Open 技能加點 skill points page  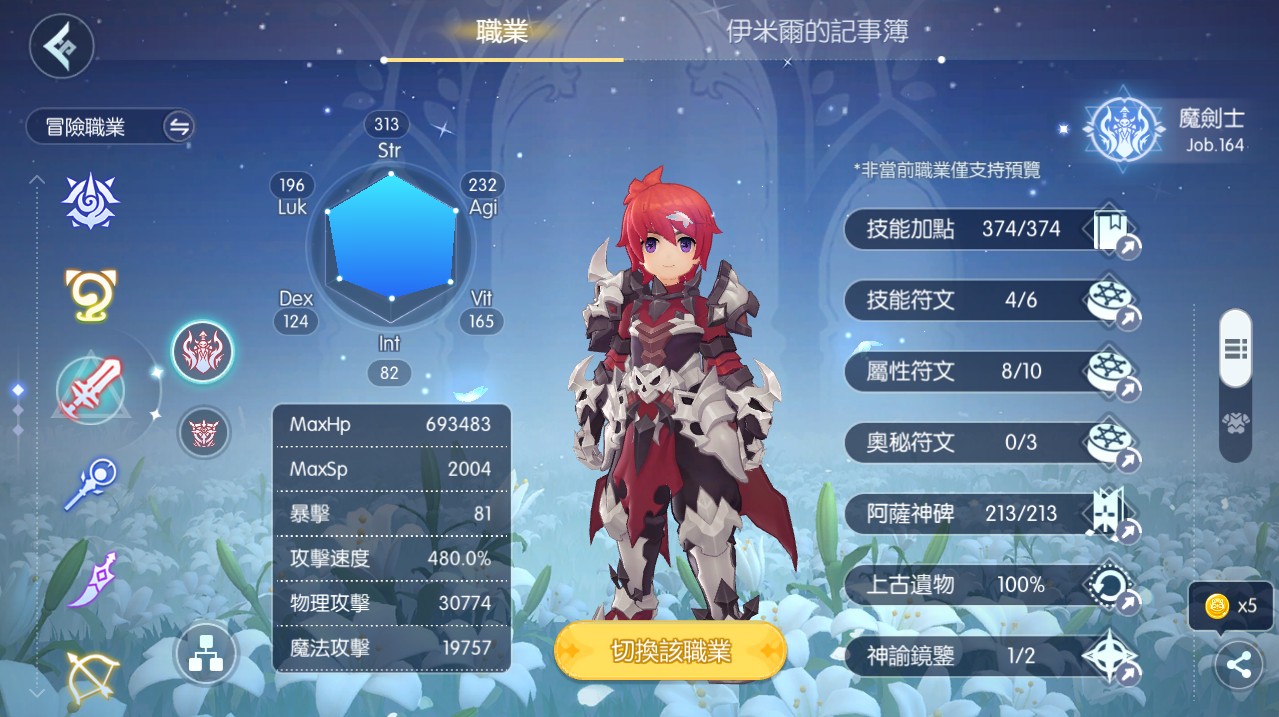pos(990,230)
